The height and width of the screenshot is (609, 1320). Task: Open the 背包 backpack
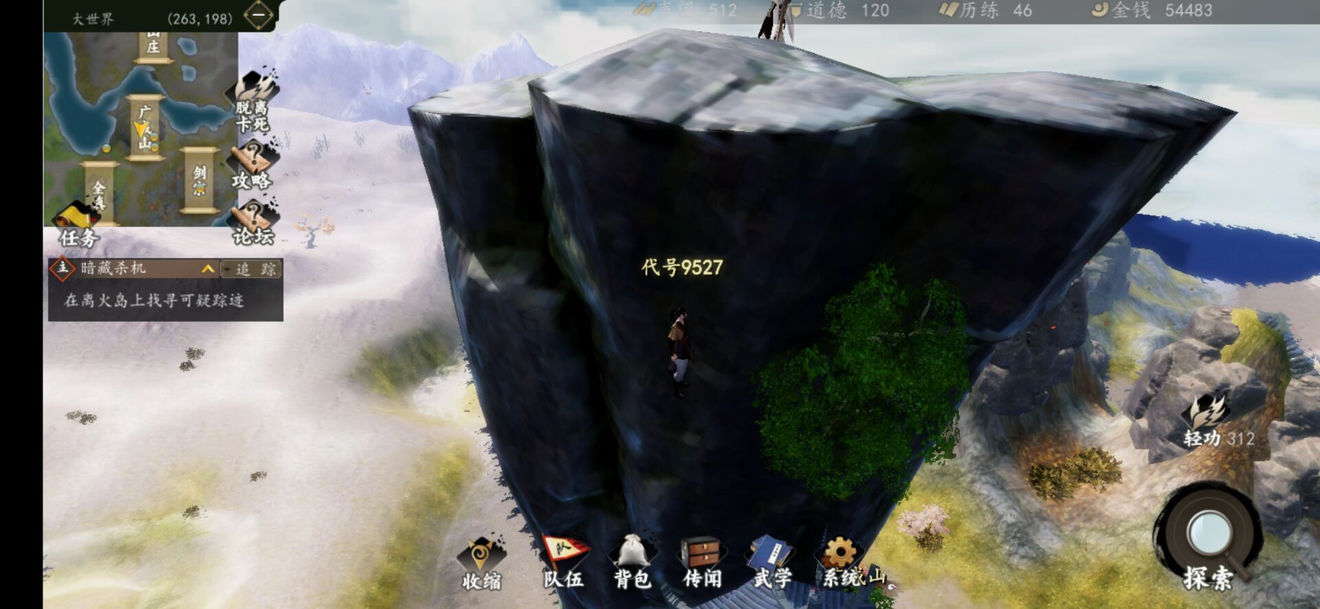coord(632,563)
